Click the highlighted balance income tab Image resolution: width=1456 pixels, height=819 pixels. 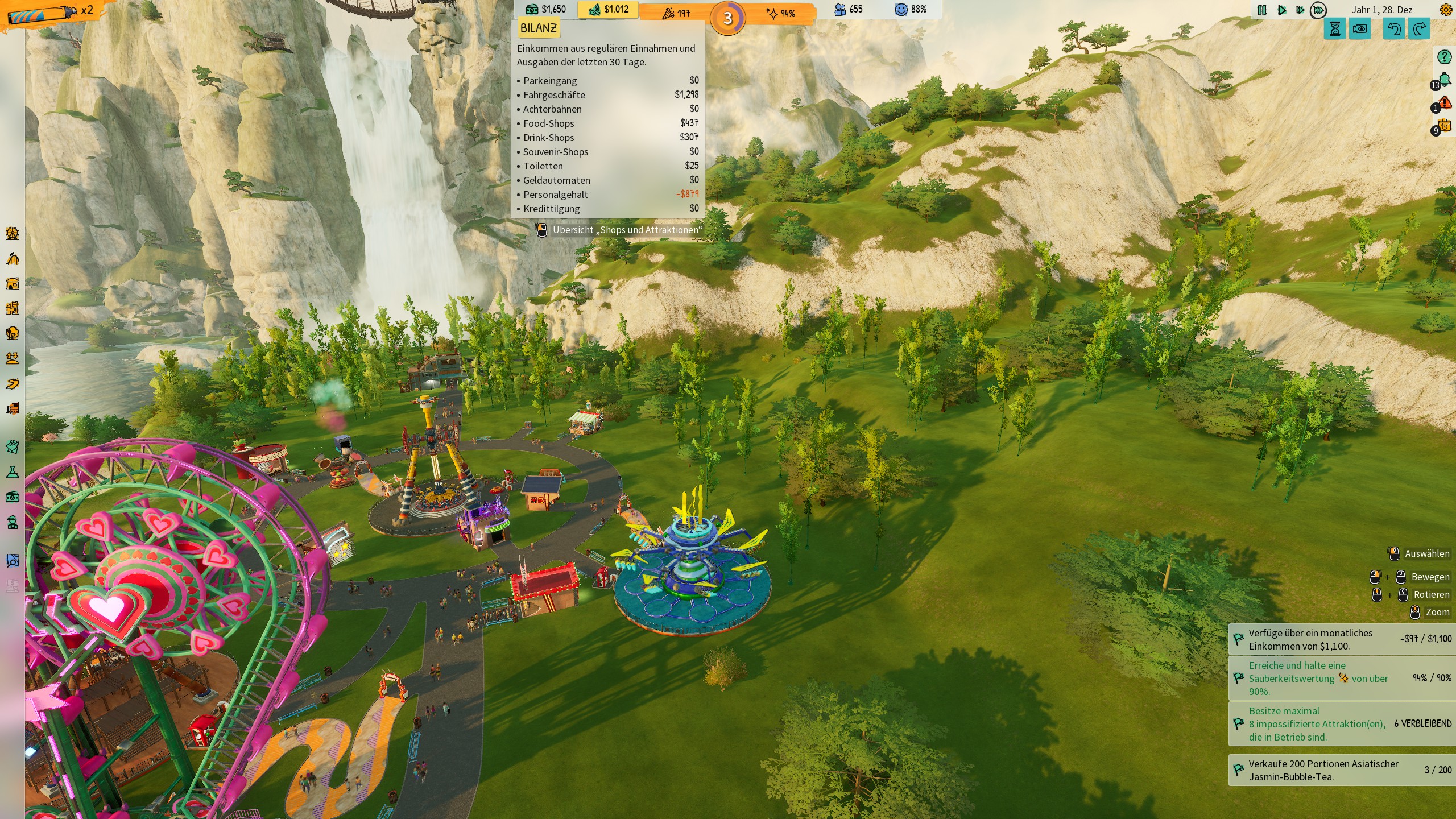click(608, 10)
